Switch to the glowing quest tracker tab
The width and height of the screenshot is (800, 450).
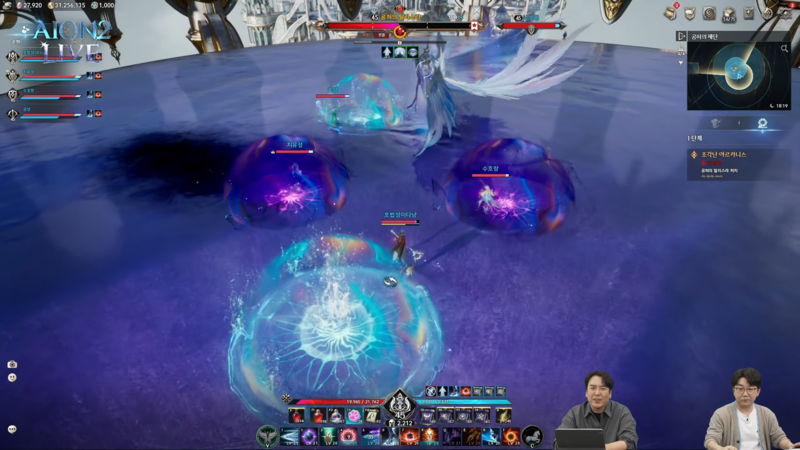pos(762,124)
